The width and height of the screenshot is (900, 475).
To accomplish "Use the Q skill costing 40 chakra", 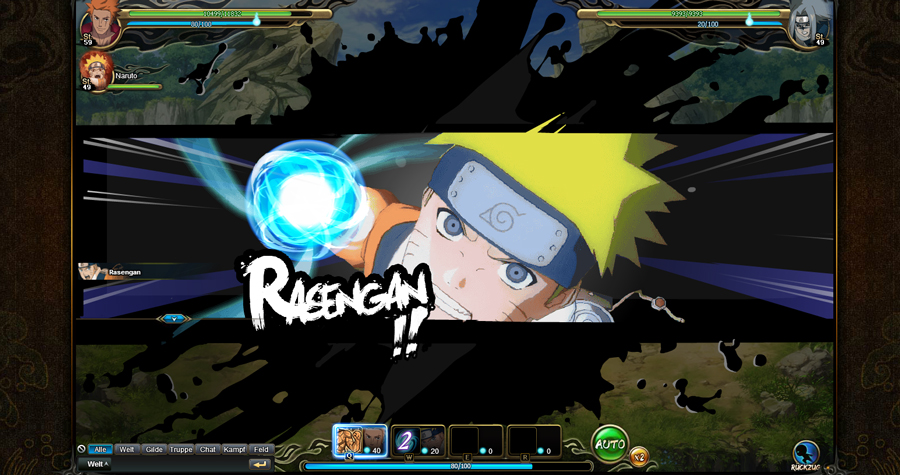I will [x=360, y=441].
